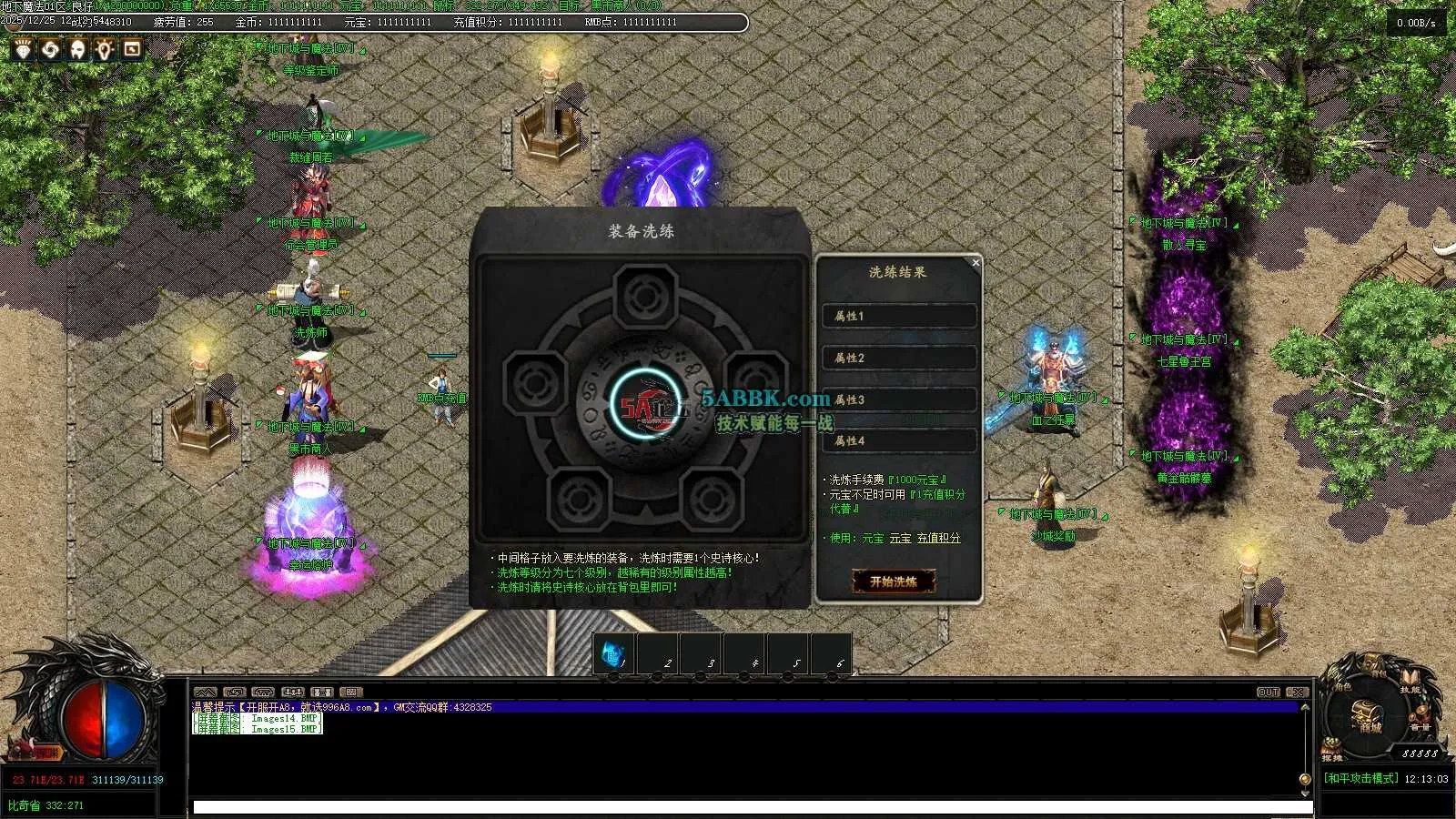Click the OUT button above the chat
The image size is (1456, 819).
point(1269,693)
